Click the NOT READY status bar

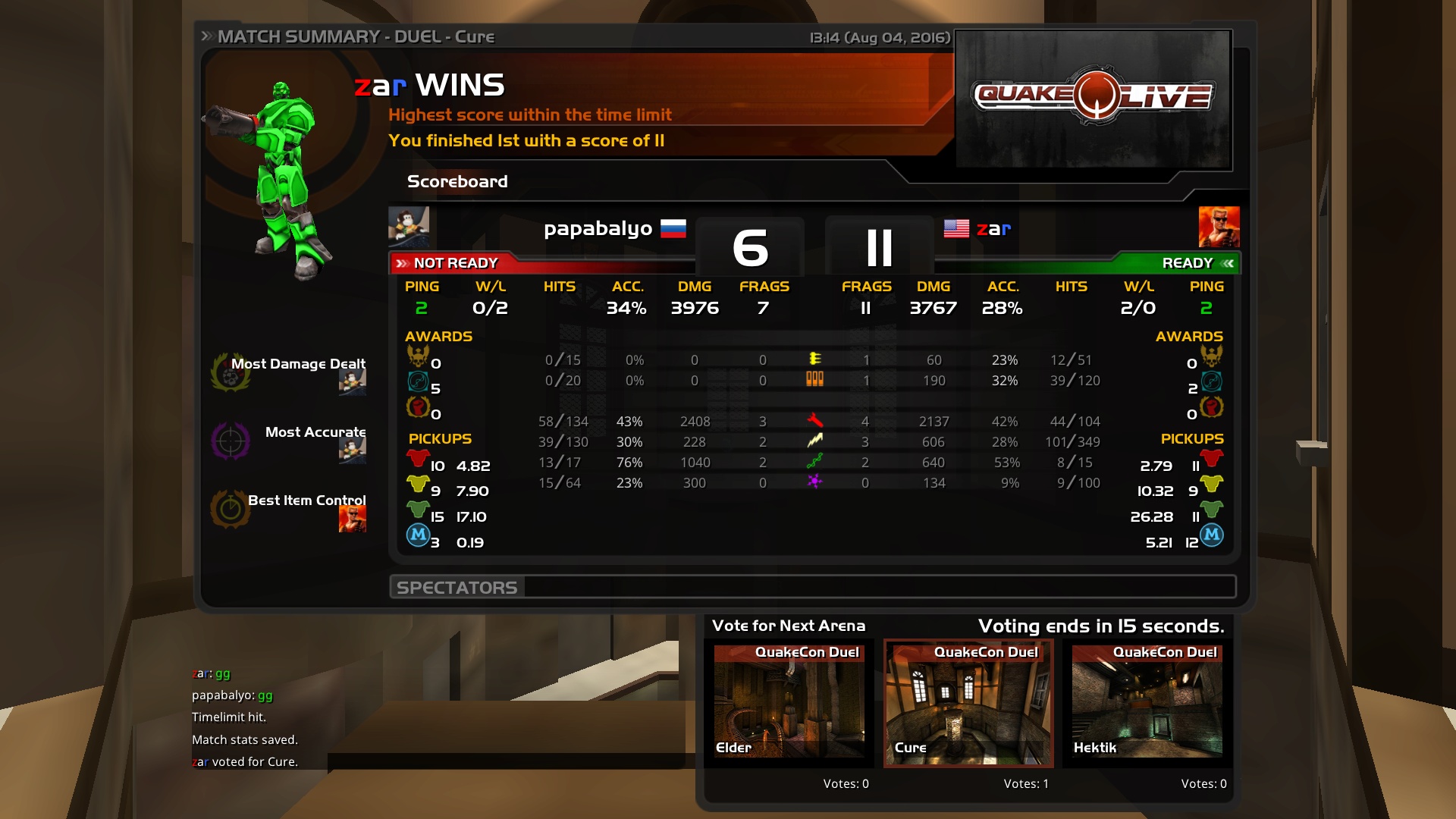tap(543, 263)
